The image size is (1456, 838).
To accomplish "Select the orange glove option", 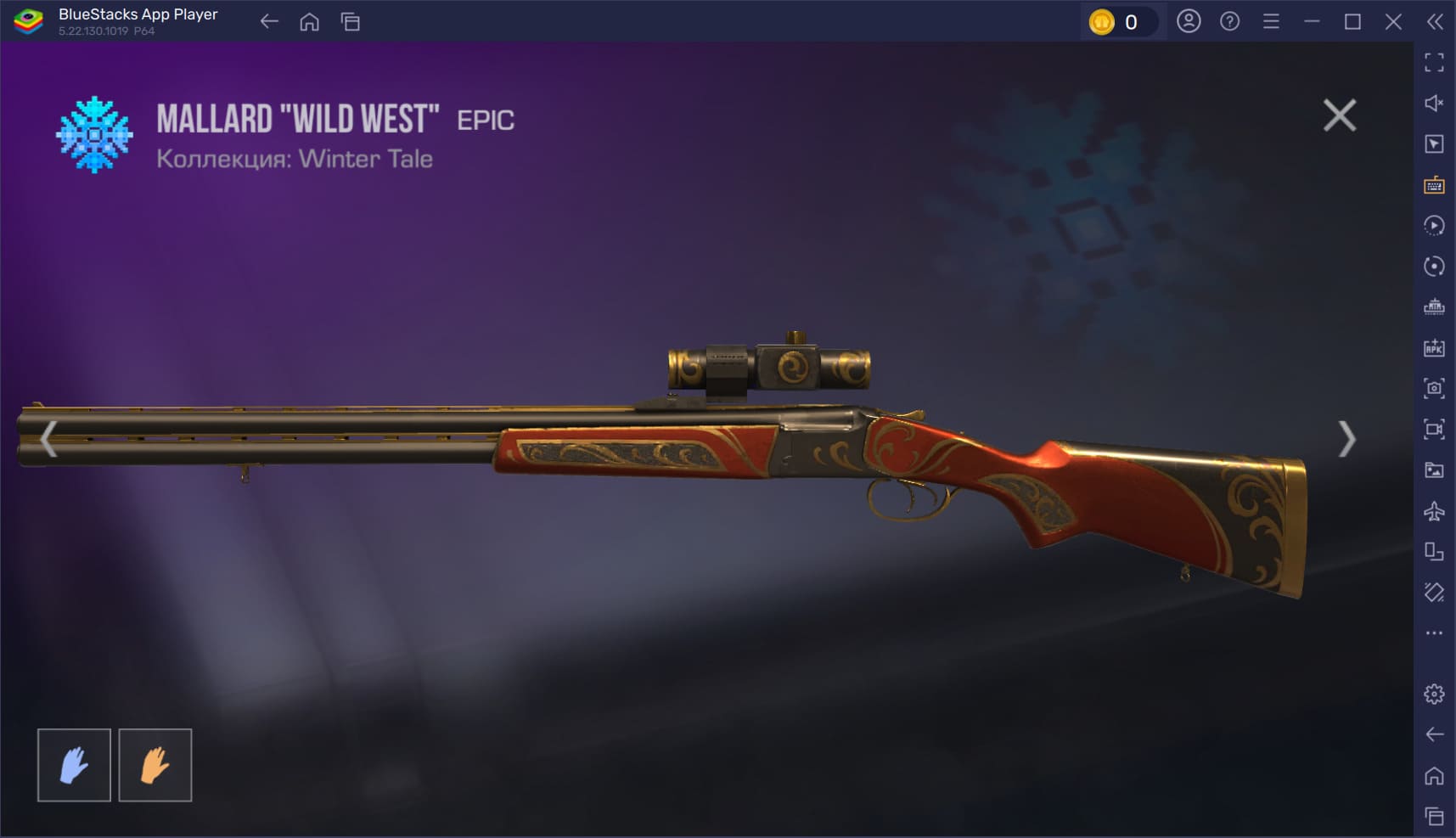I will coord(155,765).
